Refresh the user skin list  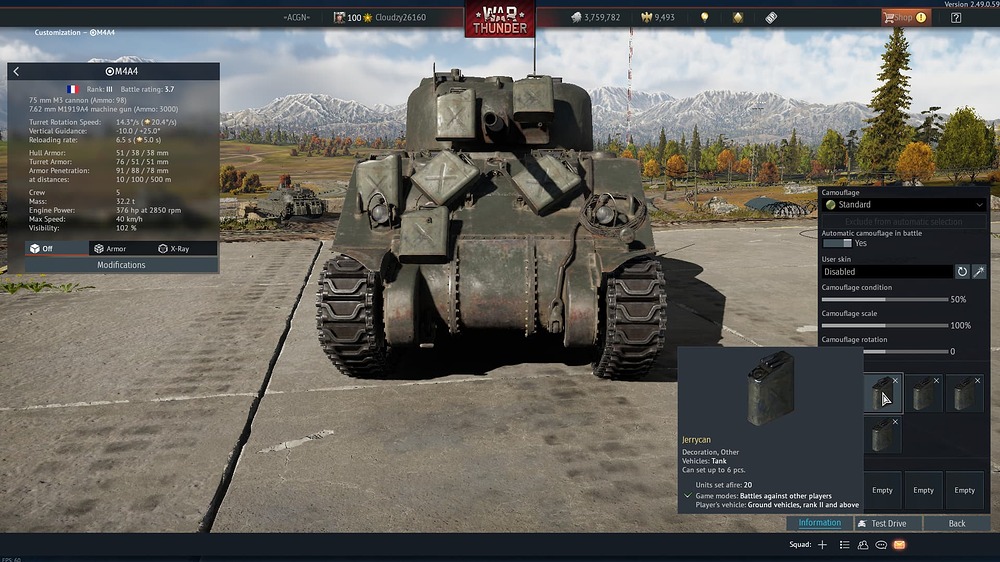click(x=962, y=272)
